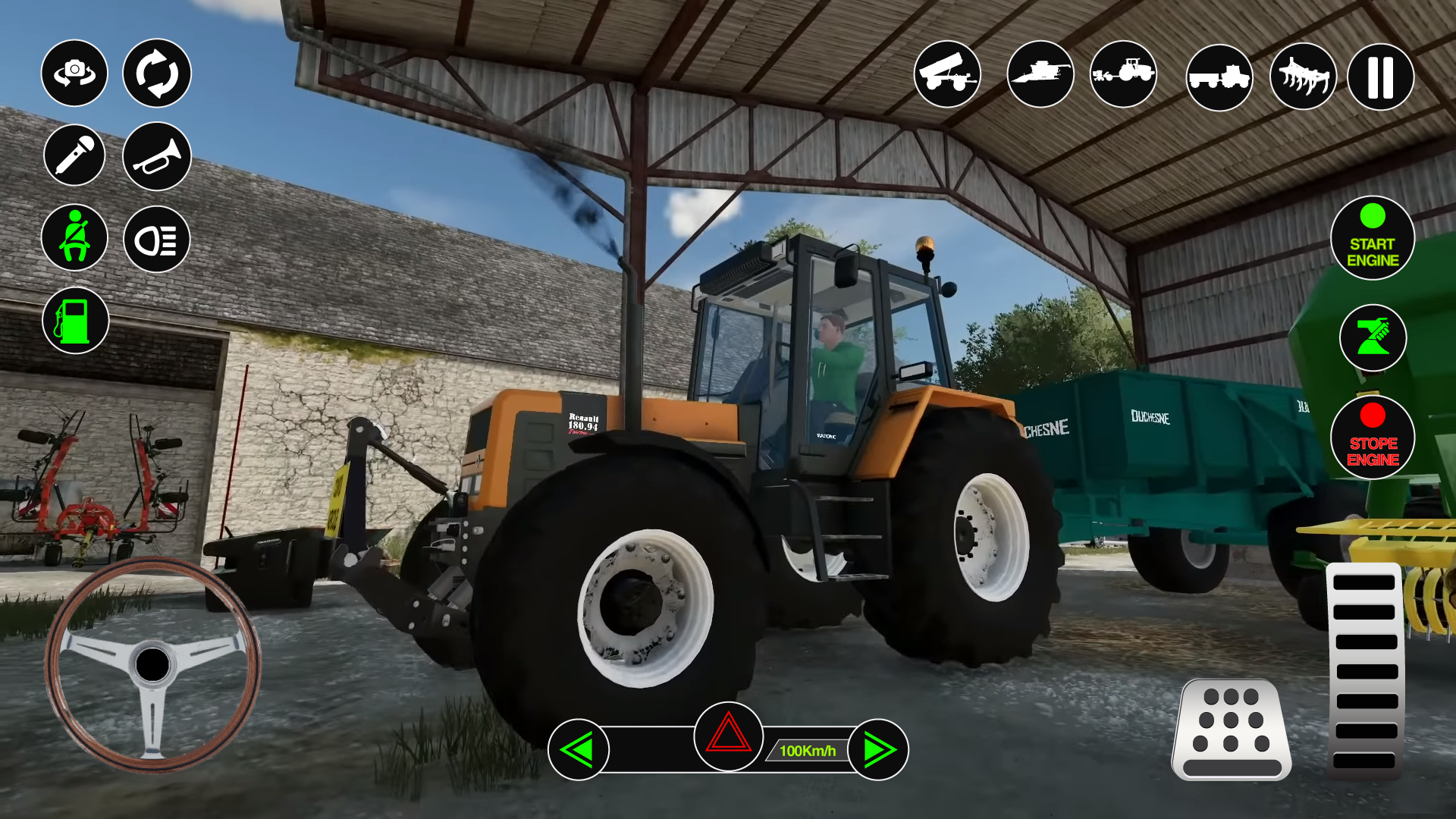
Task: Honk the tractor horn
Action: (x=155, y=155)
